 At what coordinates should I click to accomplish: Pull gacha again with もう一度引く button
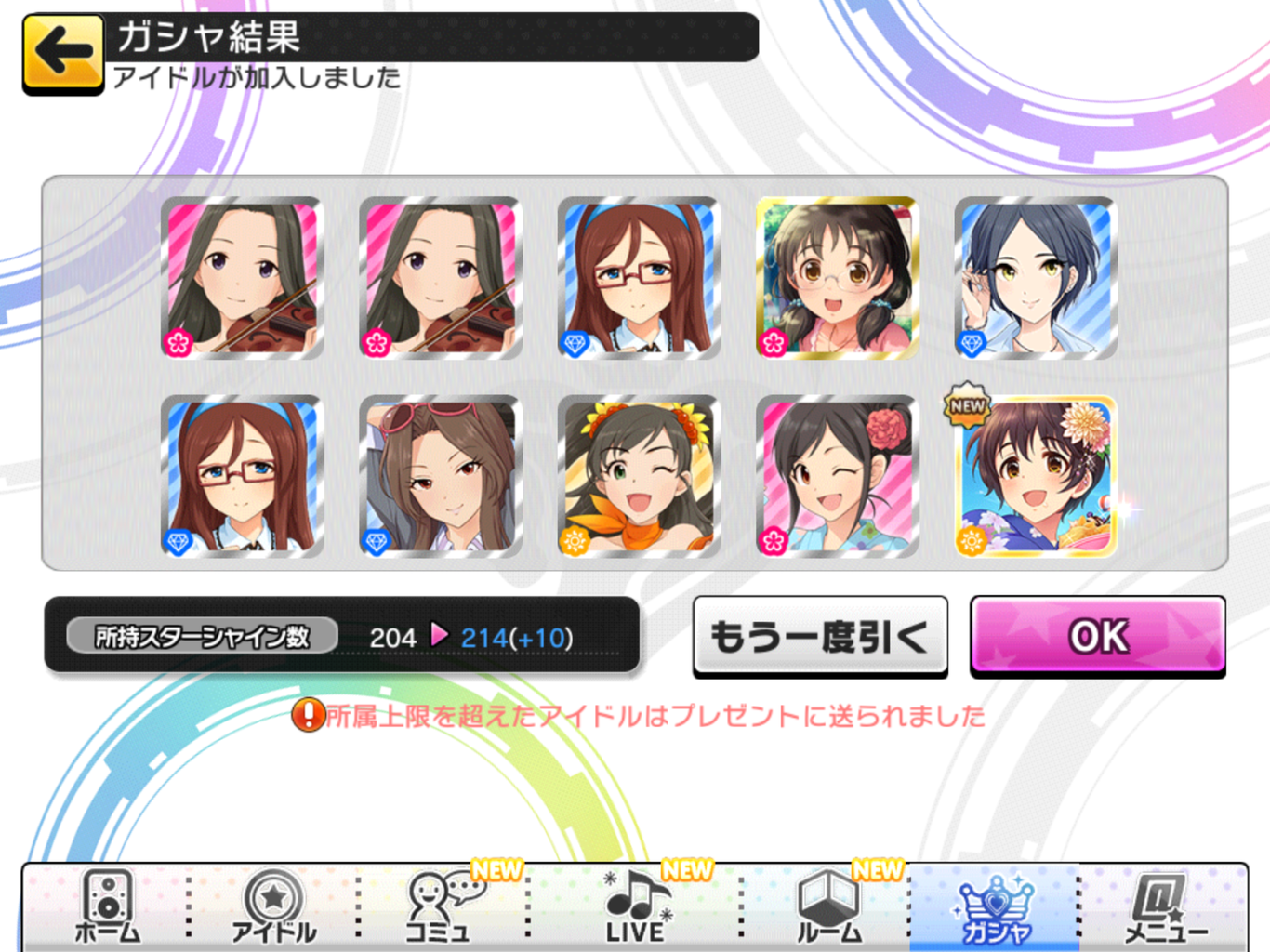[x=819, y=637]
